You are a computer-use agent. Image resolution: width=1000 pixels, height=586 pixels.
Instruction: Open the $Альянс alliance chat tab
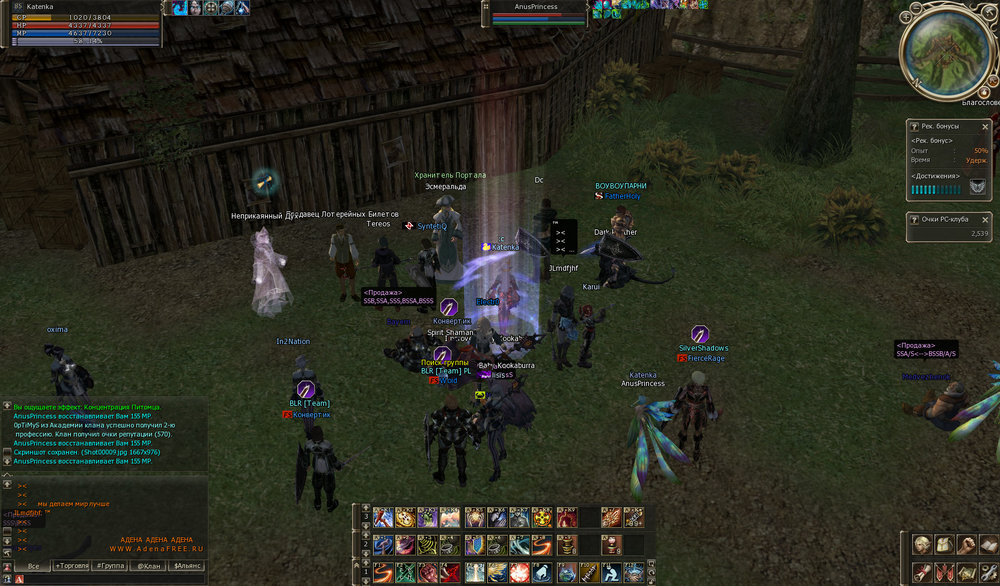188,566
